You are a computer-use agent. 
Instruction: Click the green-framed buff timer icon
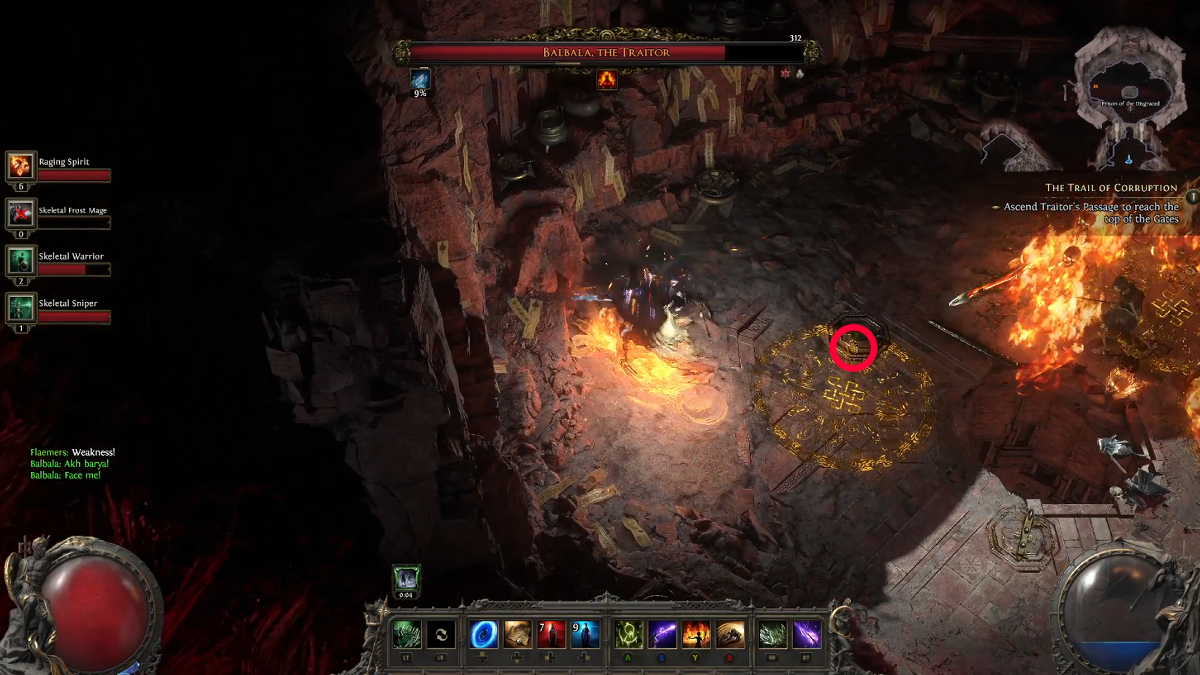(406, 579)
